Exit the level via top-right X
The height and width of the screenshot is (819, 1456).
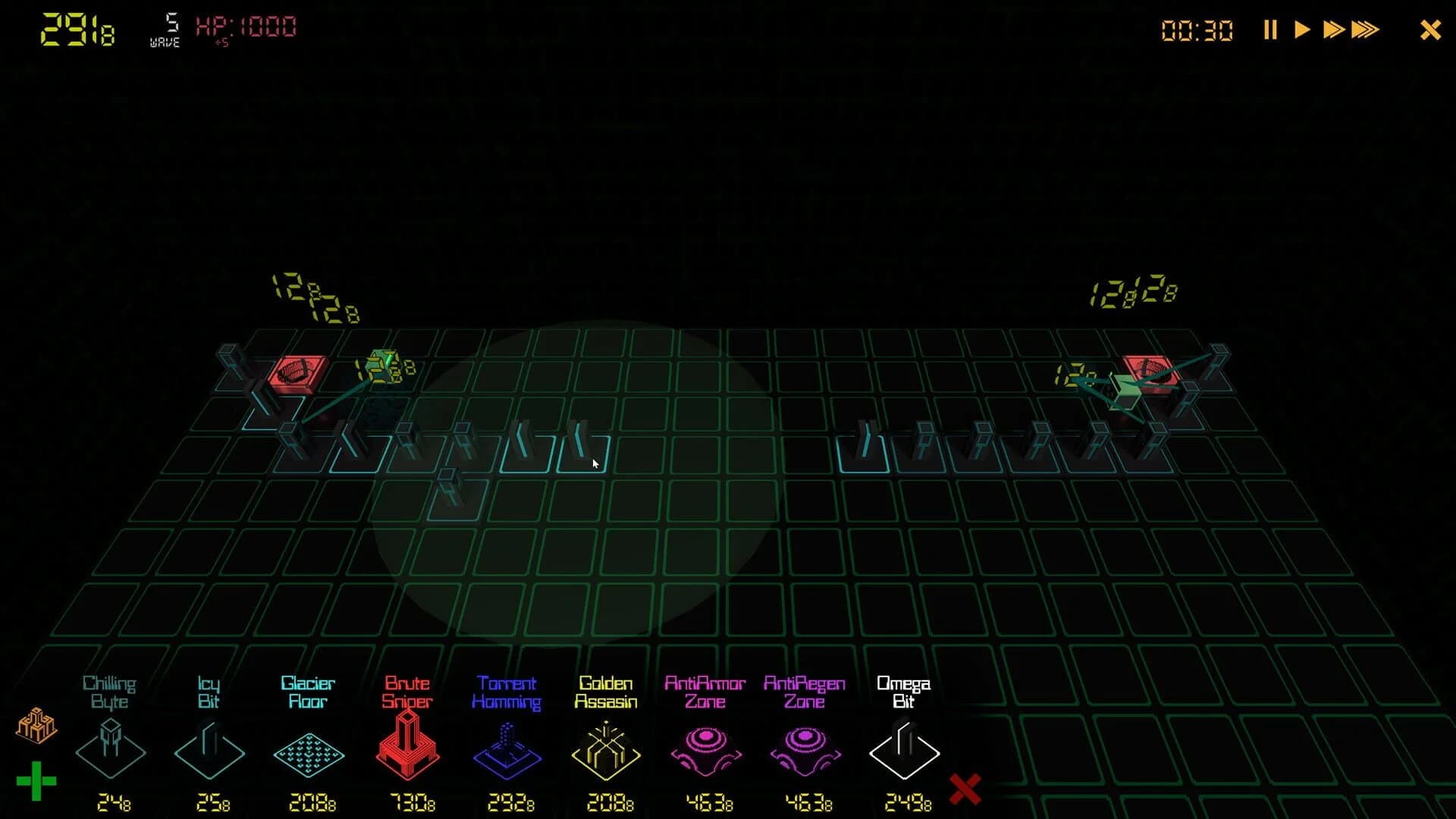coord(1430,30)
